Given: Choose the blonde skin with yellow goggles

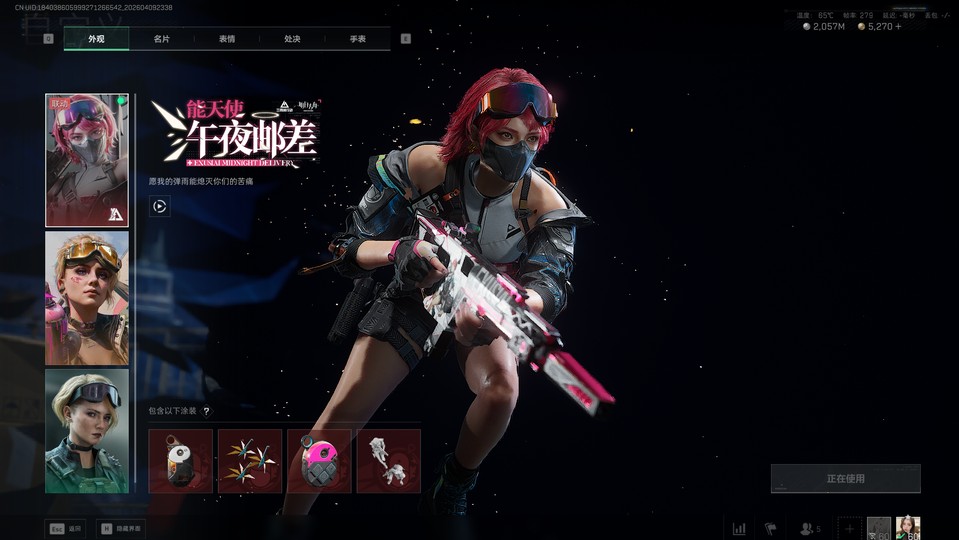Looking at the screenshot, I should pos(87,298).
